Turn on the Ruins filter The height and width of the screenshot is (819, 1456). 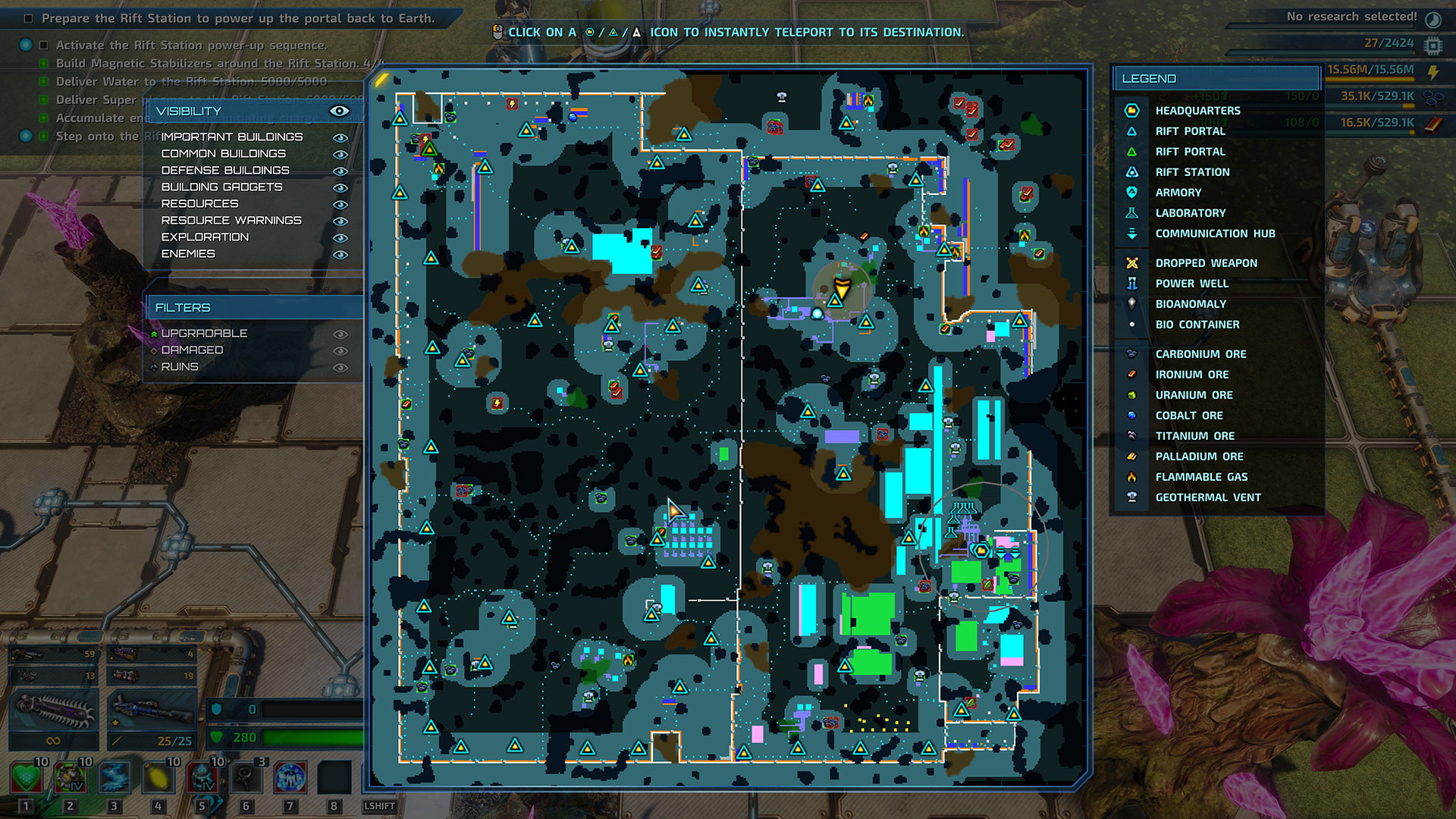pos(340,367)
